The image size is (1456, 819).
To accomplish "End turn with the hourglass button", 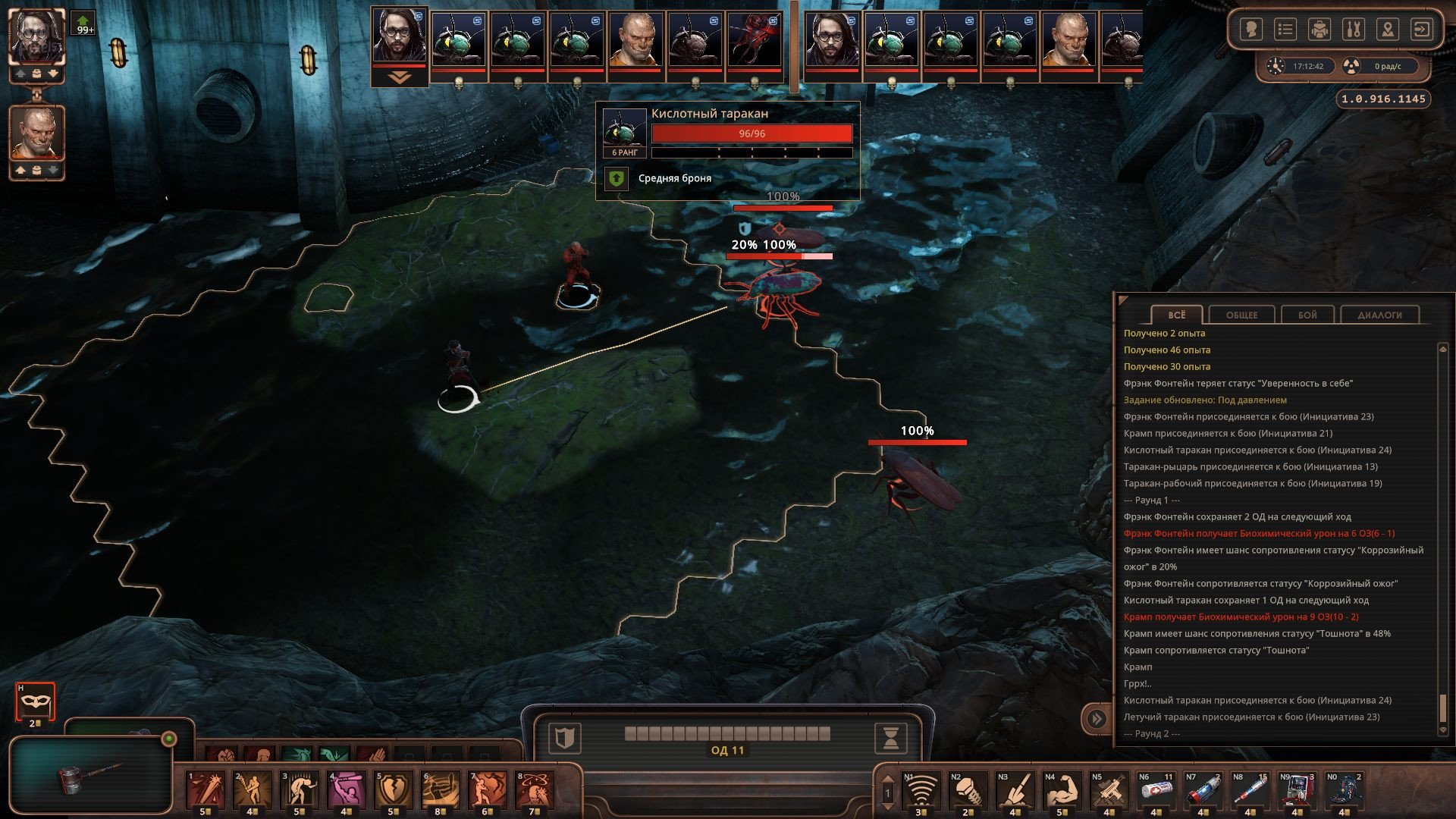I will [891, 737].
